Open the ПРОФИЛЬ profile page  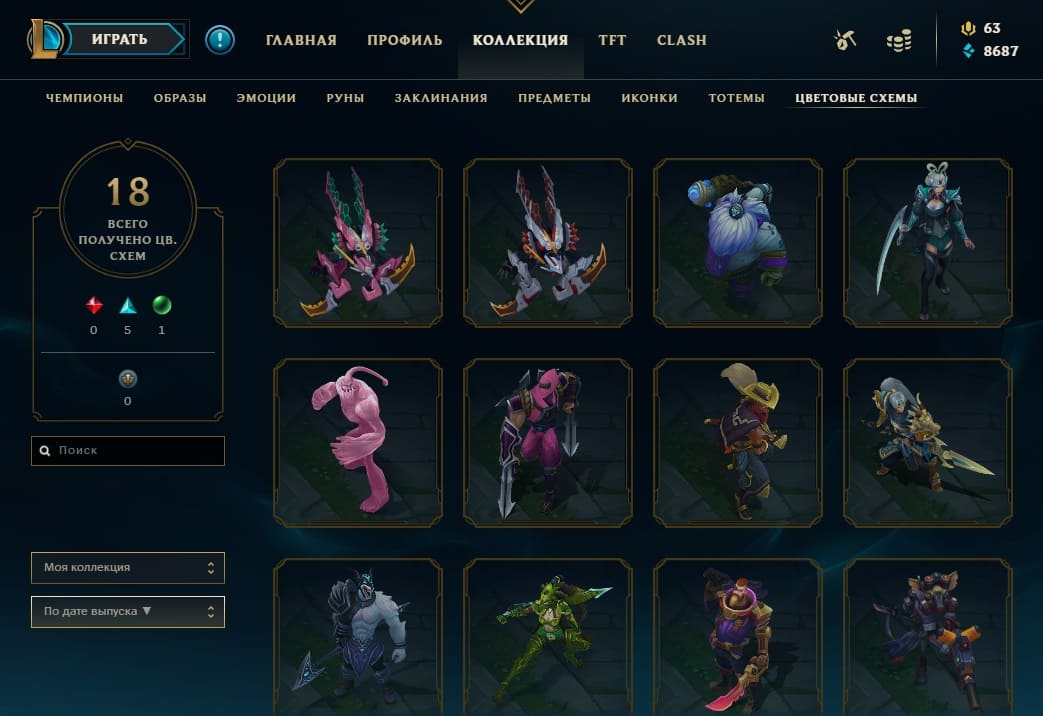click(x=404, y=41)
